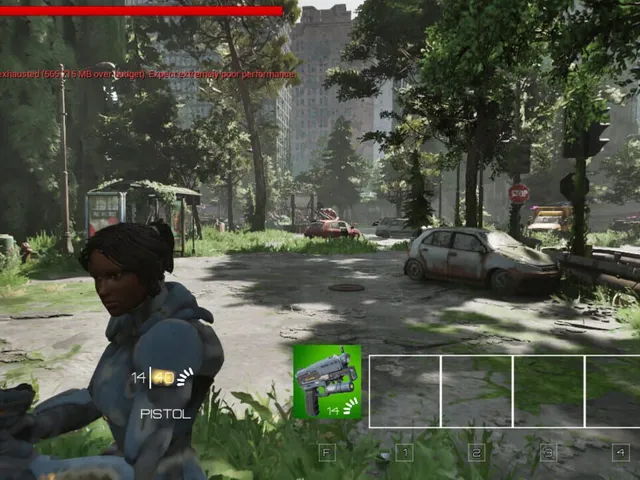The width and height of the screenshot is (640, 480).
Task: Select the pistol hotbar slot
Action: [x=327, y=381]
